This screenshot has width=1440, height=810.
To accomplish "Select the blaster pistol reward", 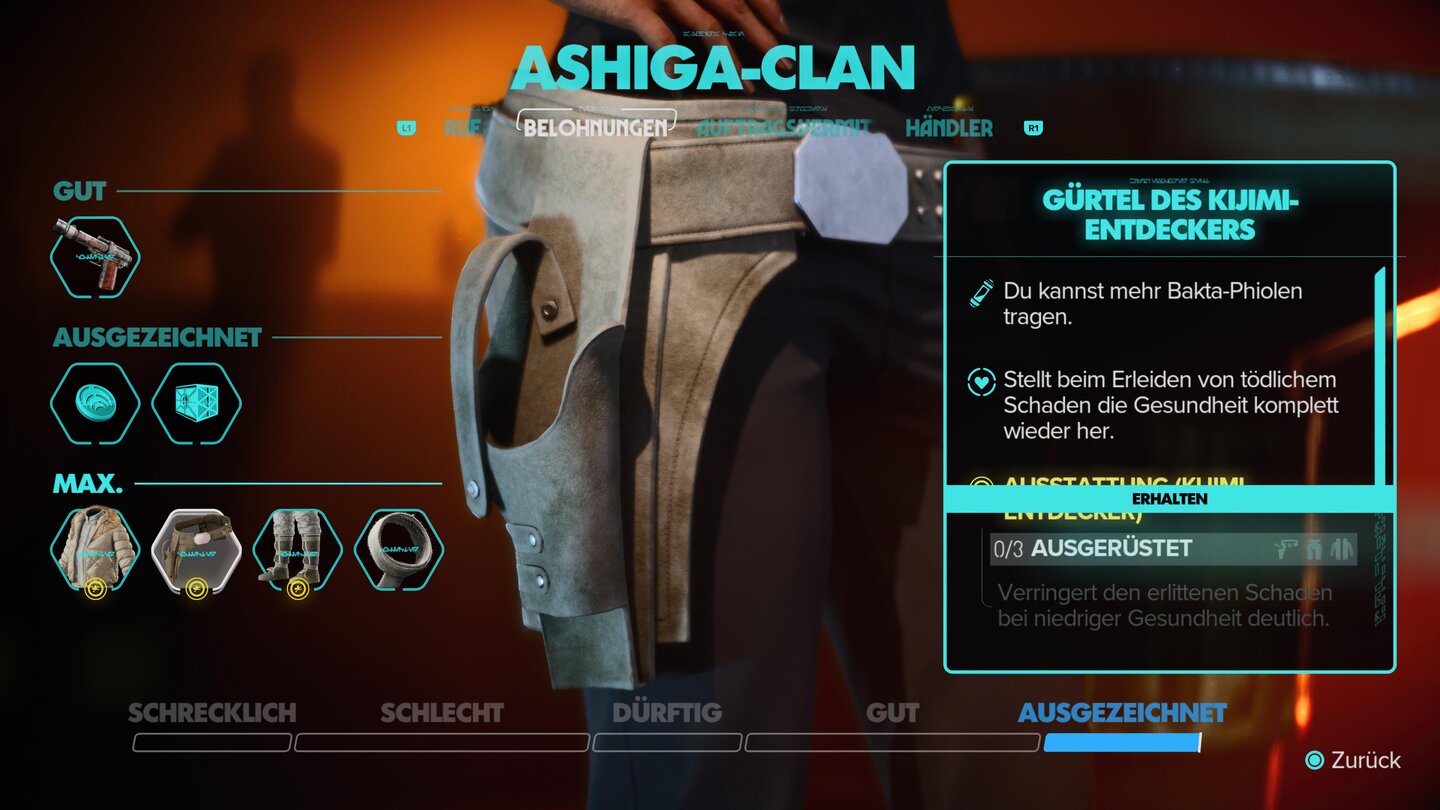I will [x=95, y=257].
